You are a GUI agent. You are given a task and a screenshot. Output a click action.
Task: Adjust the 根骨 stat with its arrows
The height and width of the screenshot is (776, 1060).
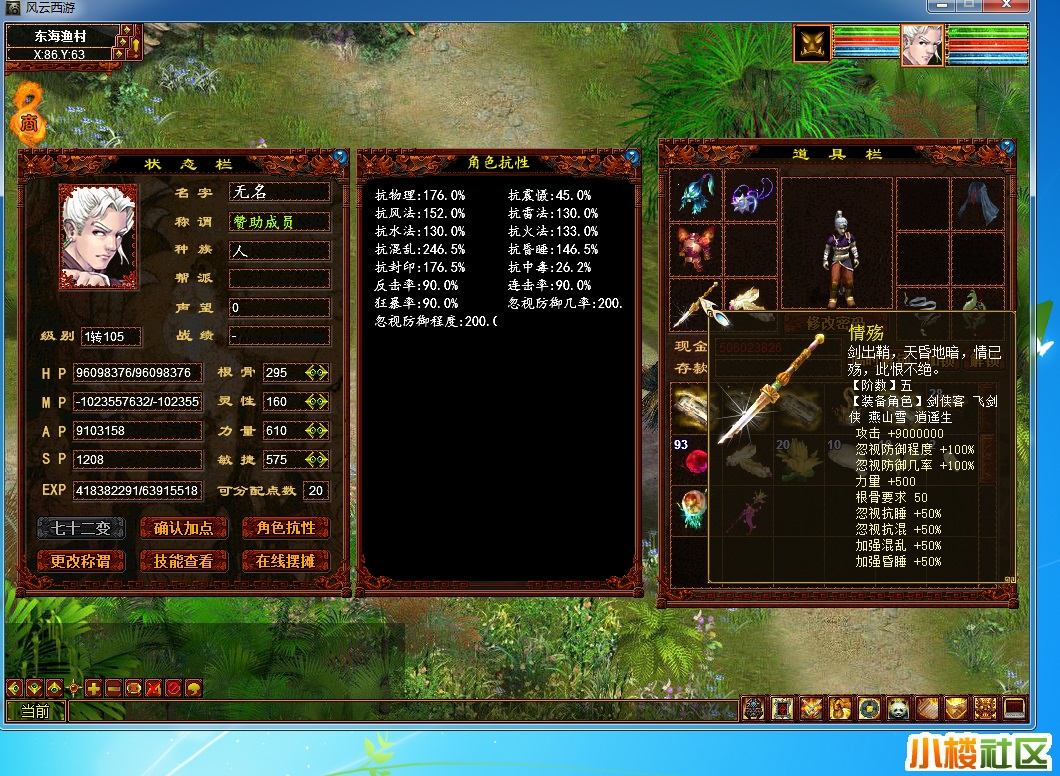pos(317,373)
